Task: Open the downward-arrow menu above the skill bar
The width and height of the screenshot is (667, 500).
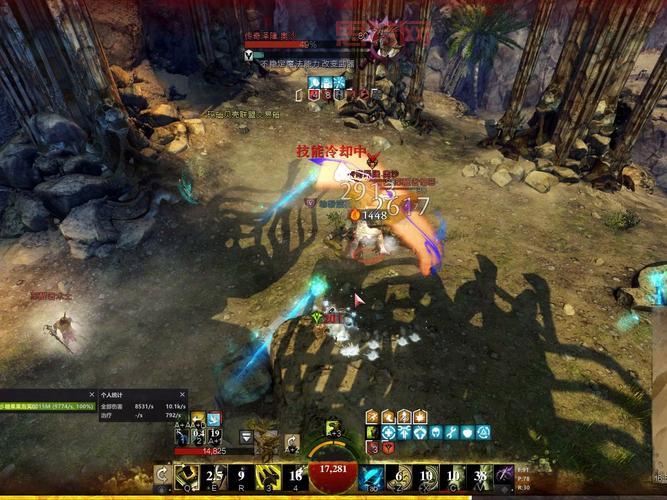Action: 247,437
